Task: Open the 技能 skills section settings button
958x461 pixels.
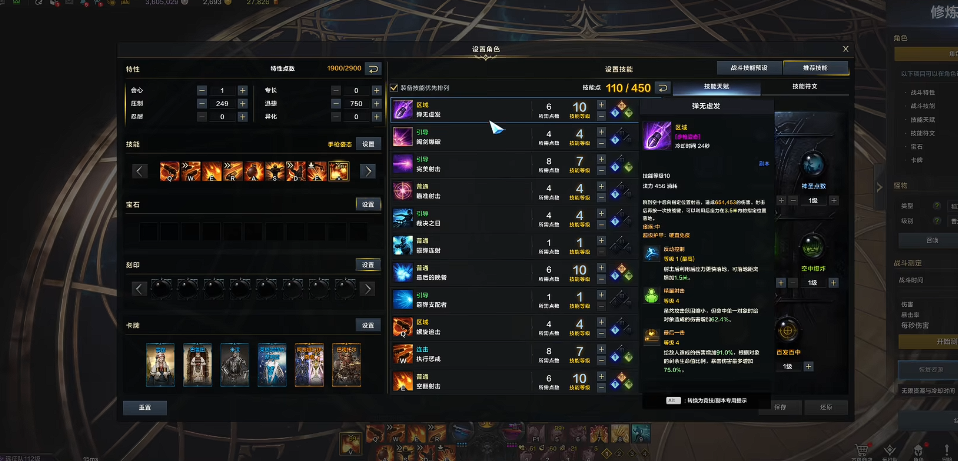Action: (369, 144)
